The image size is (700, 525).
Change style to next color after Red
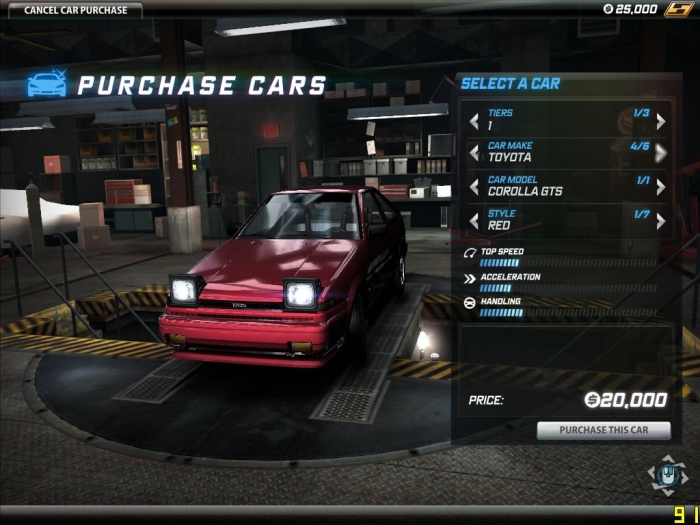tap(660, 220)
